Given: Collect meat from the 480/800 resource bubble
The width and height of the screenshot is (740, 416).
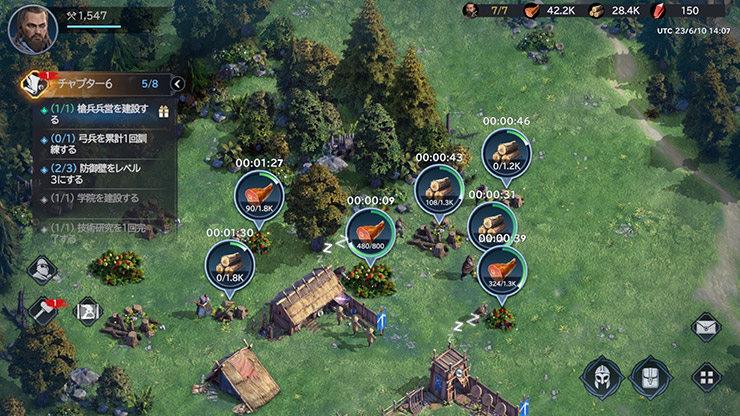Looking at the screenshot, I should (x=371, y=233).
